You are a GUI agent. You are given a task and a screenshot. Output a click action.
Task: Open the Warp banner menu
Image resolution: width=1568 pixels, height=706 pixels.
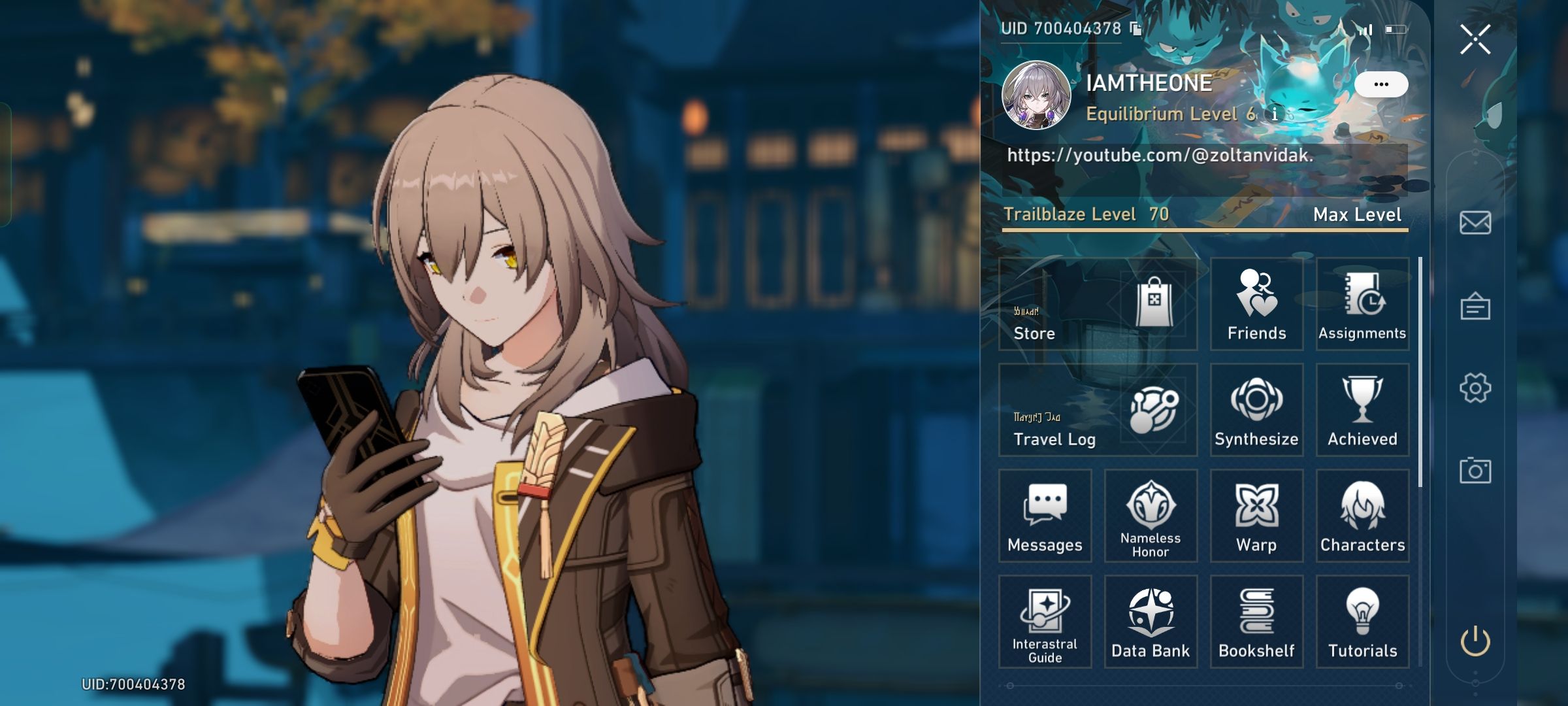tap(1256, 516)
